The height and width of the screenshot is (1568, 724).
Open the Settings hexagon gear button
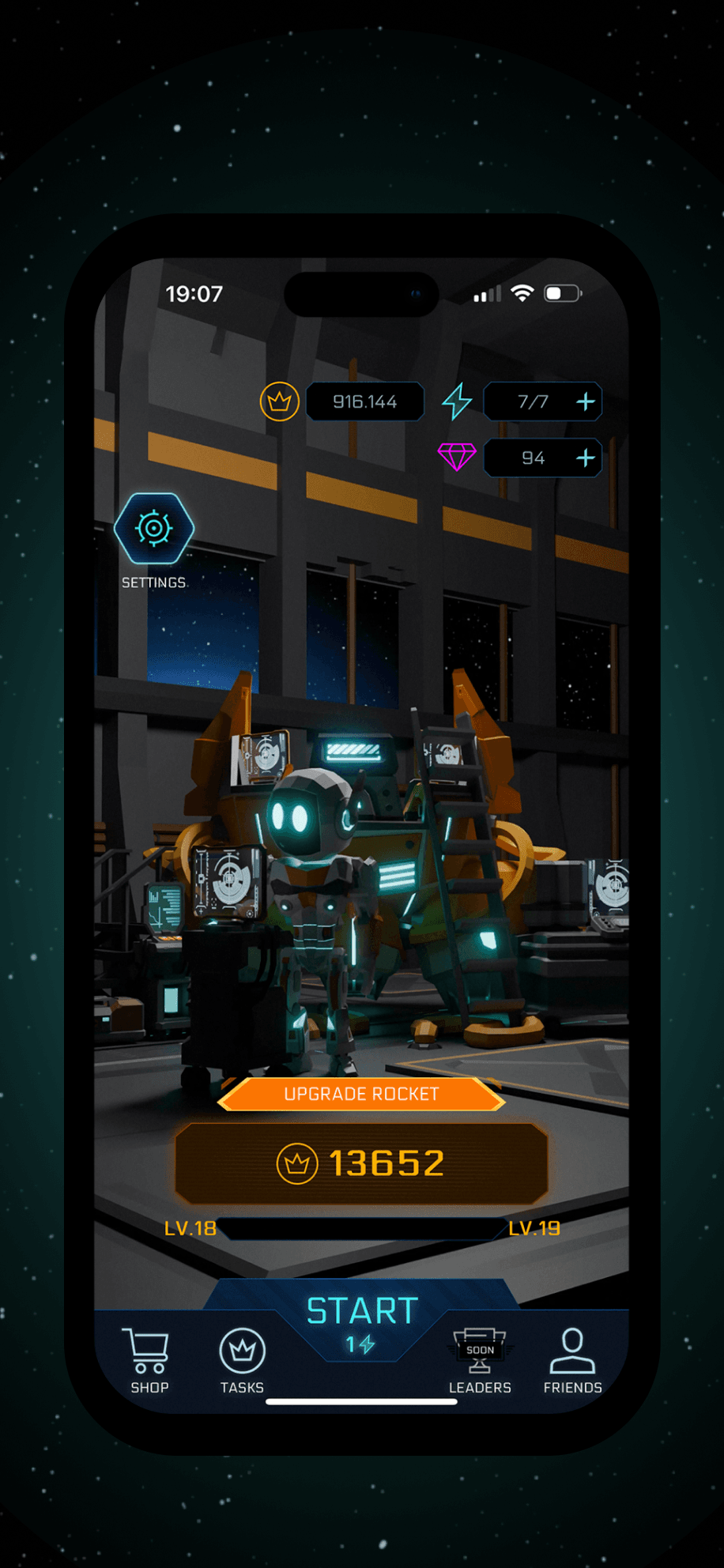pyautogui.click(x=154, y=528)
